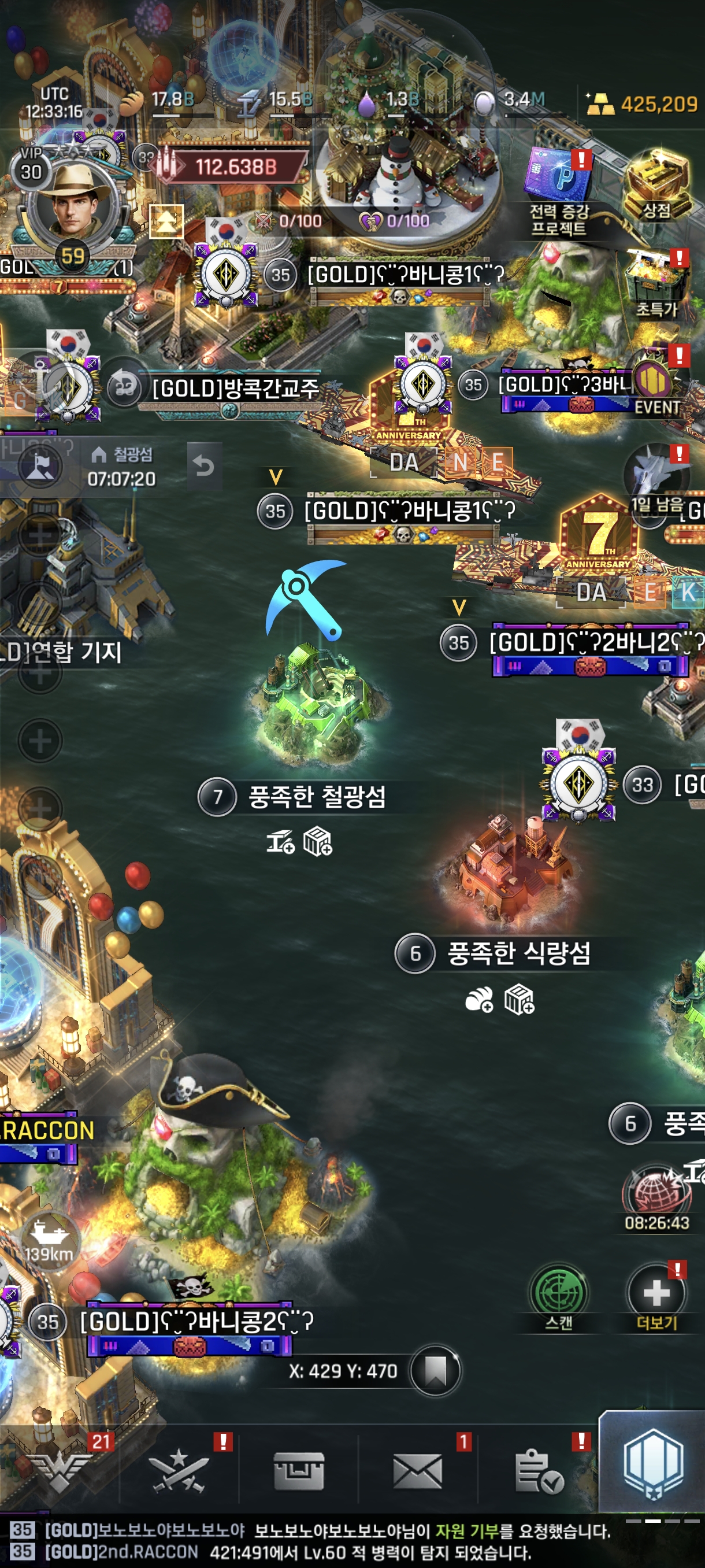Open the yellow double-arrow boost icon

165,221
